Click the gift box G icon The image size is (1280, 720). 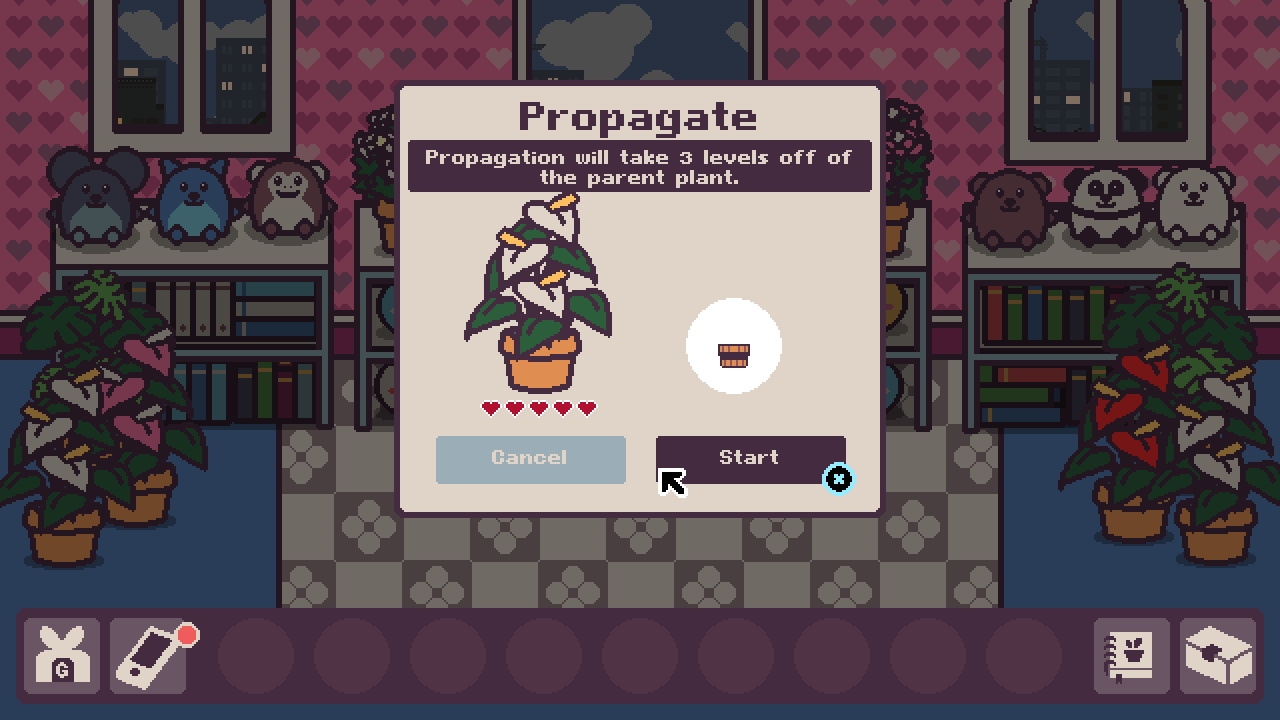(62, 658)
